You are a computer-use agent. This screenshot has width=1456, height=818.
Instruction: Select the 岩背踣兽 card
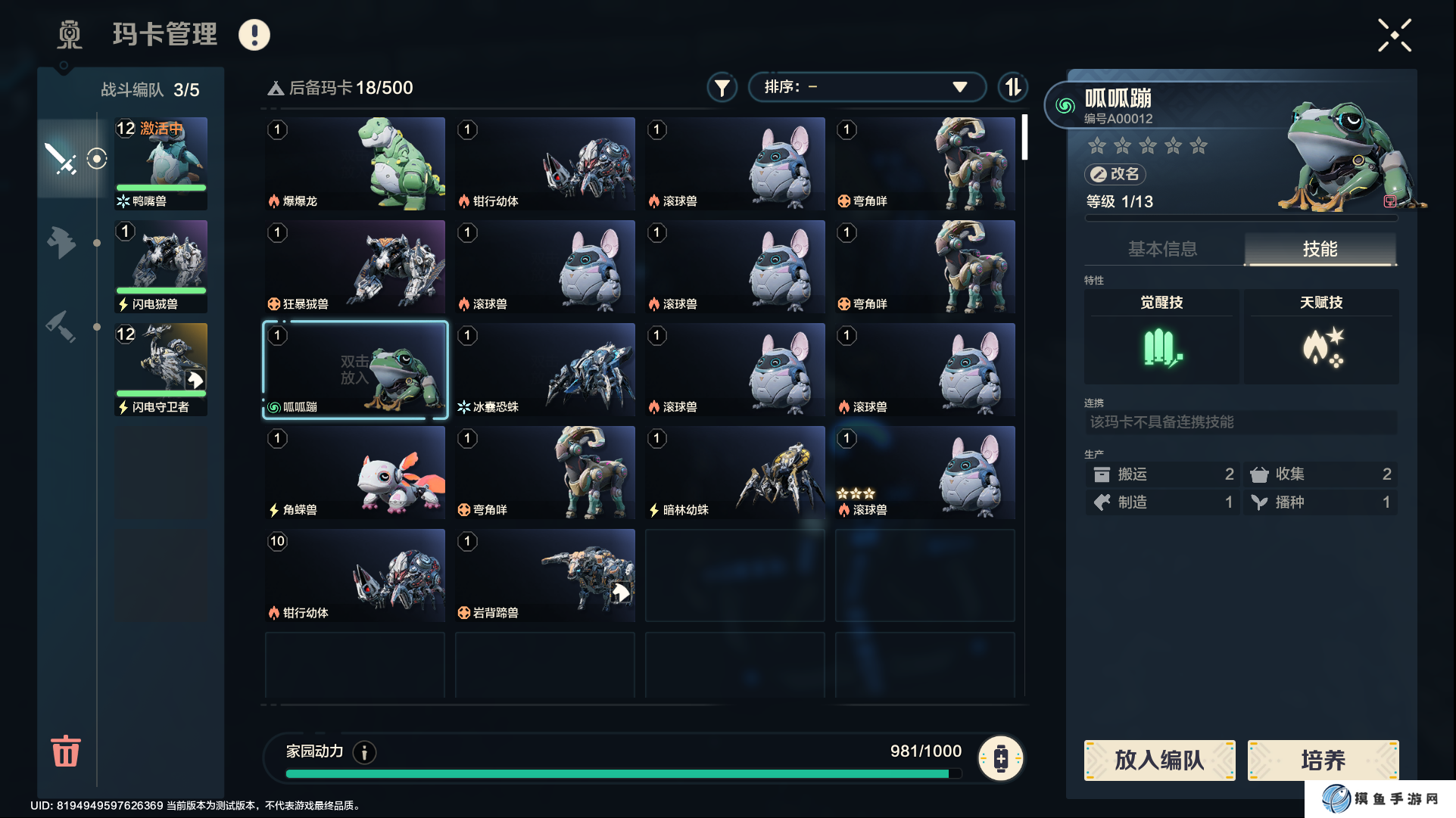pyautogui.click(x=545, y=575)
